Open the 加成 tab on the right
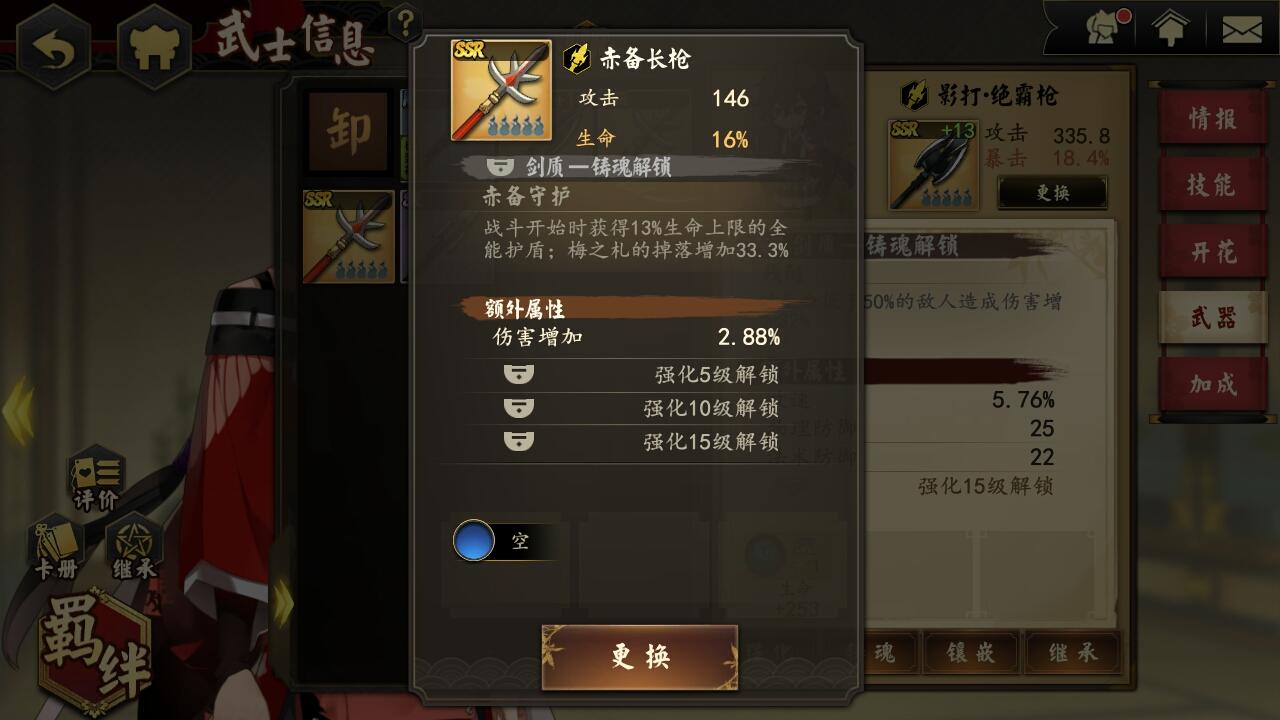Image resolution: width=1280 pixels, height=720 pixels. click(1213, 386)
